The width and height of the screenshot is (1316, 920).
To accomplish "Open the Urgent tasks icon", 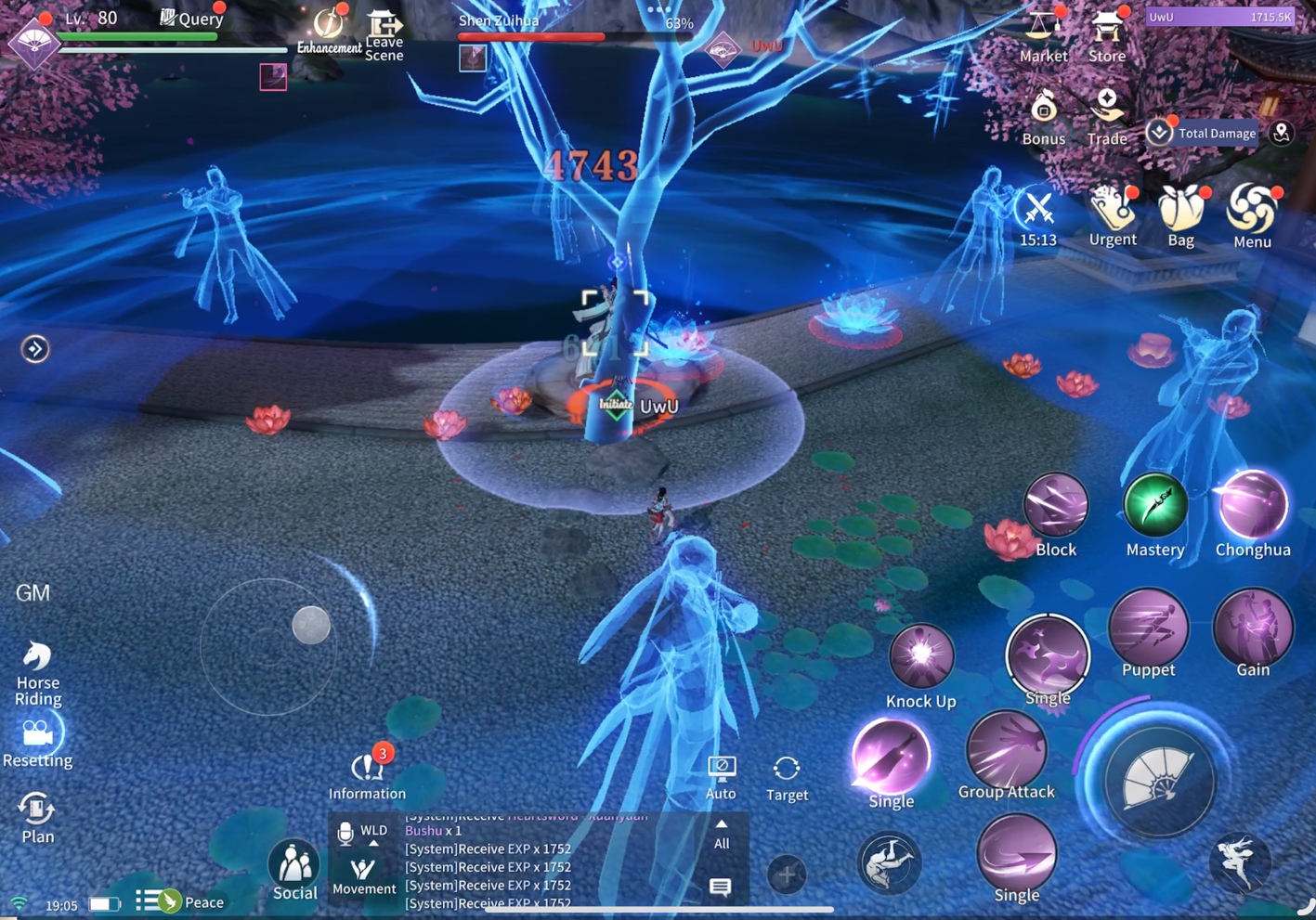I will (x=1112, y=214).
